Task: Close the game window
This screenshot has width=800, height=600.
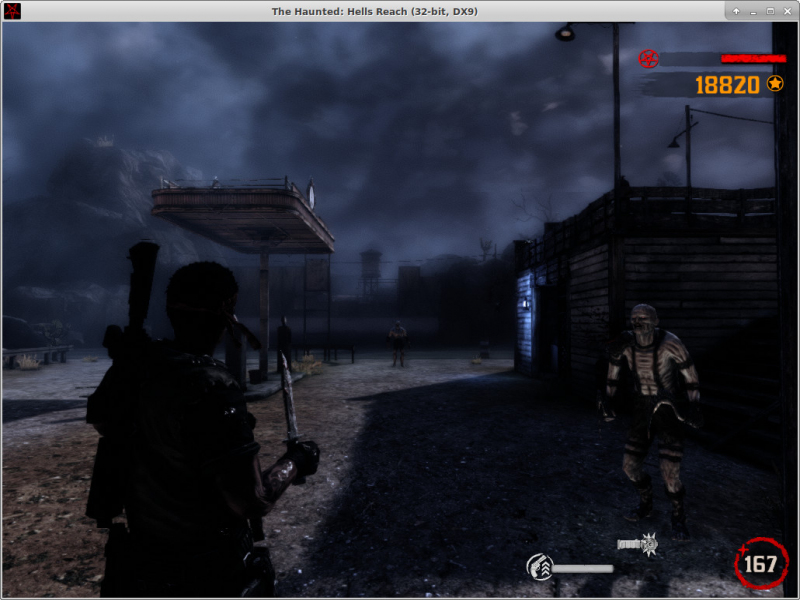Action: (x=787, y=11)
